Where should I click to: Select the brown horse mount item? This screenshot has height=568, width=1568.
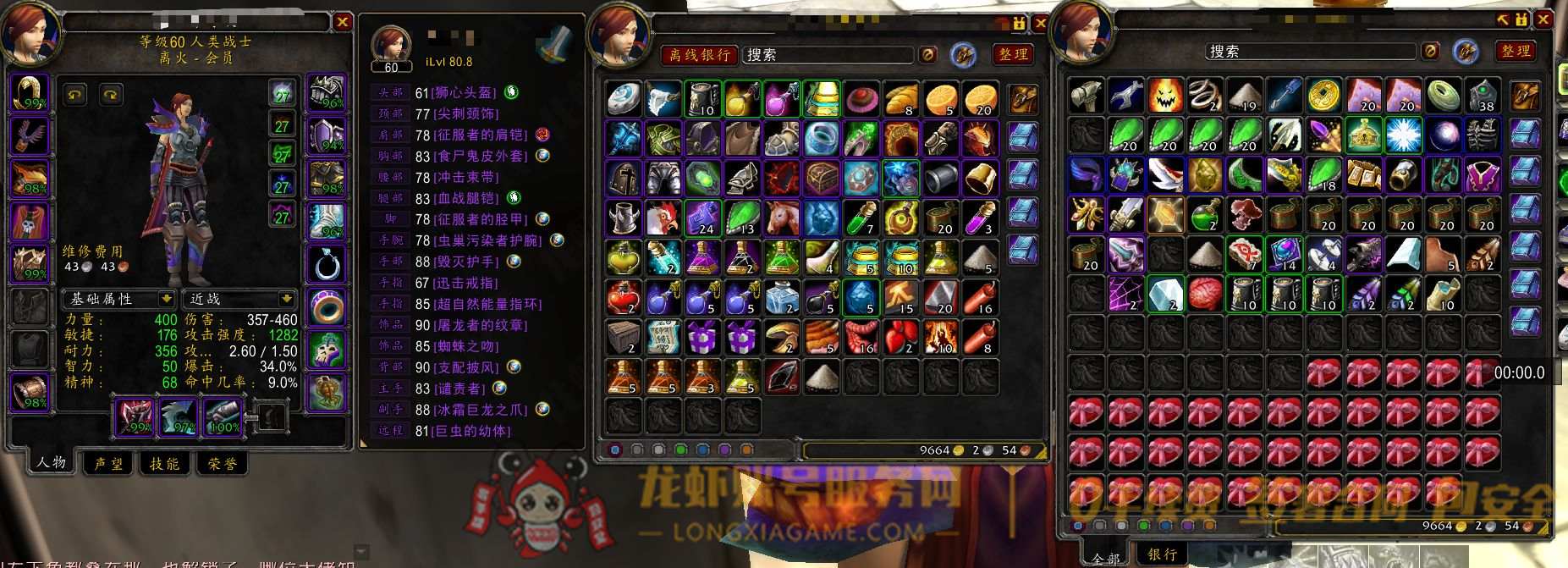782,218
